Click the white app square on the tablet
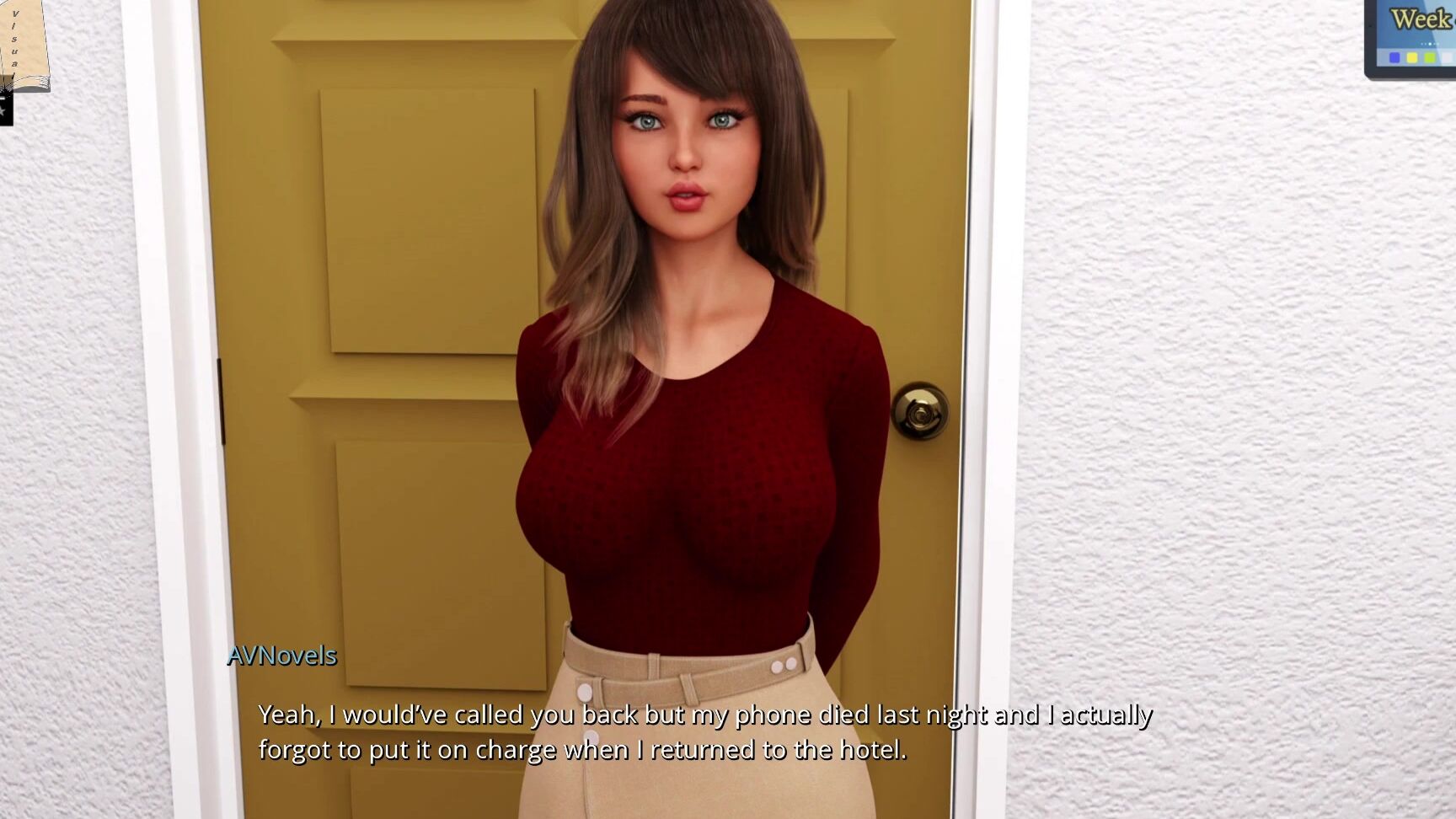Screen dimensions: 1456x819 pyautogui.click(x=1447, y=57)
